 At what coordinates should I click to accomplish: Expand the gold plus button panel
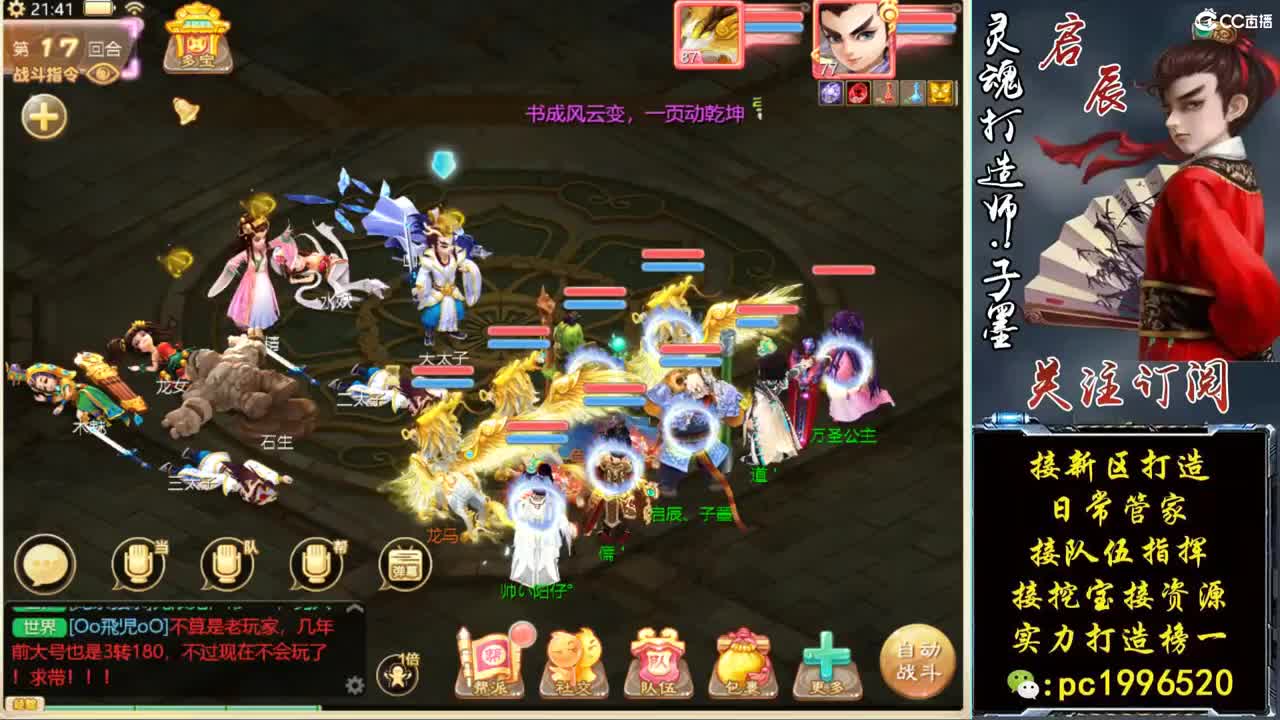tap(43, 115)
